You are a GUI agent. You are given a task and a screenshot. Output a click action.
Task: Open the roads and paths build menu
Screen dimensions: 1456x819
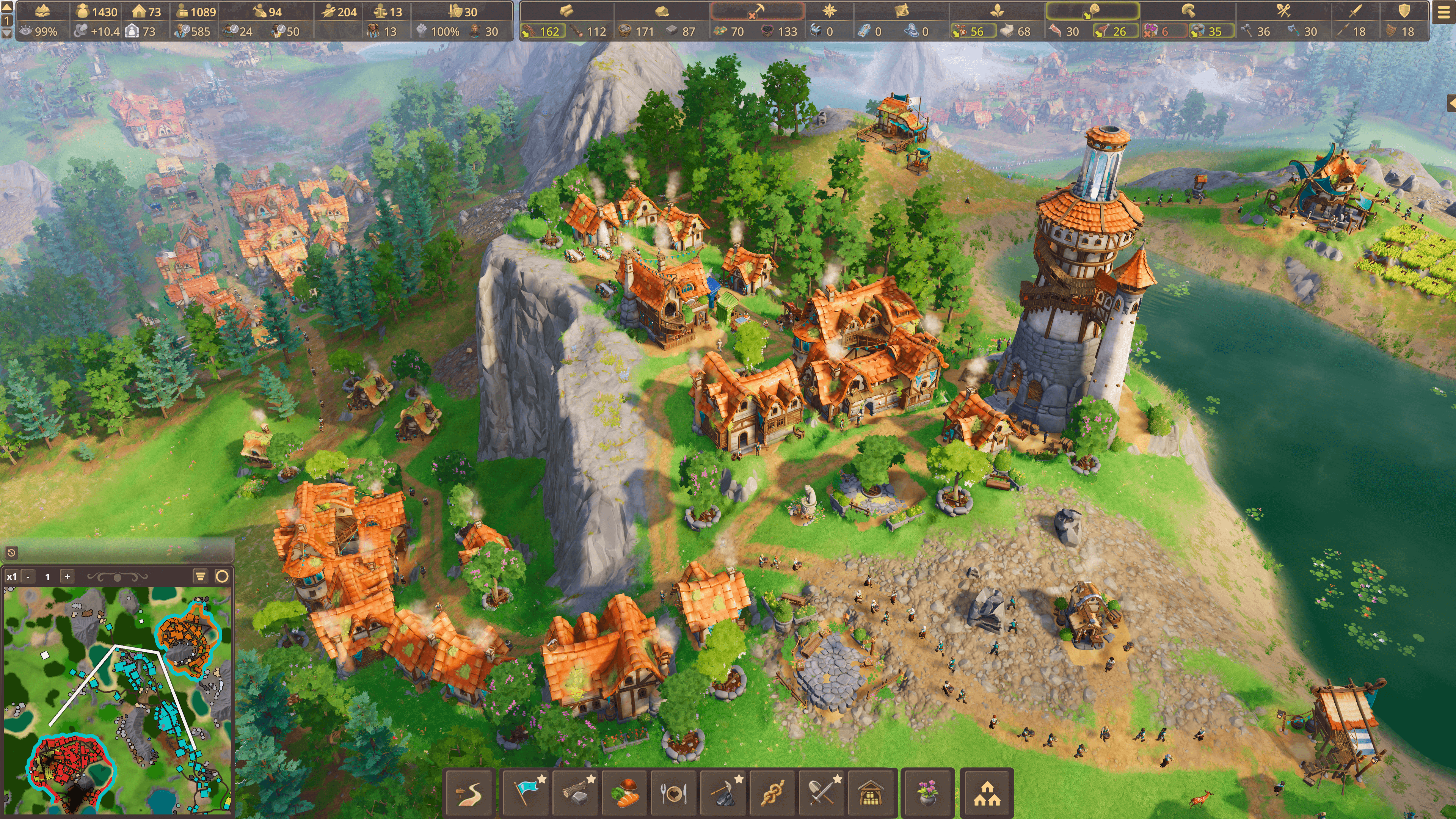pos(470,792)
